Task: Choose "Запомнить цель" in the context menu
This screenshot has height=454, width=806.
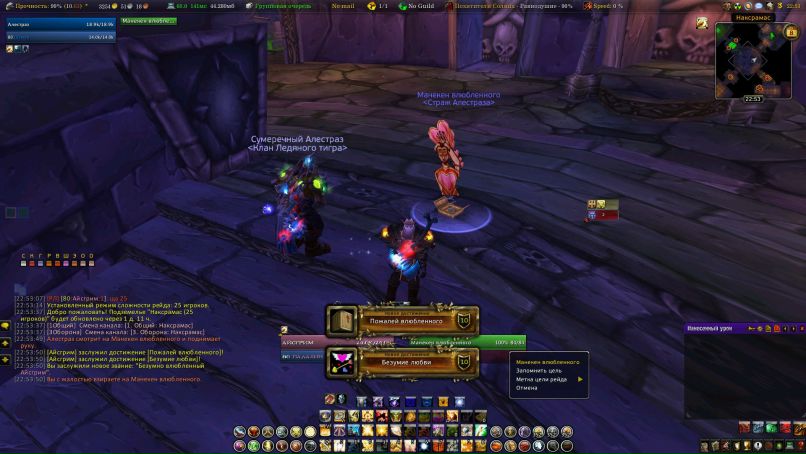Action: tap(539, 371)
